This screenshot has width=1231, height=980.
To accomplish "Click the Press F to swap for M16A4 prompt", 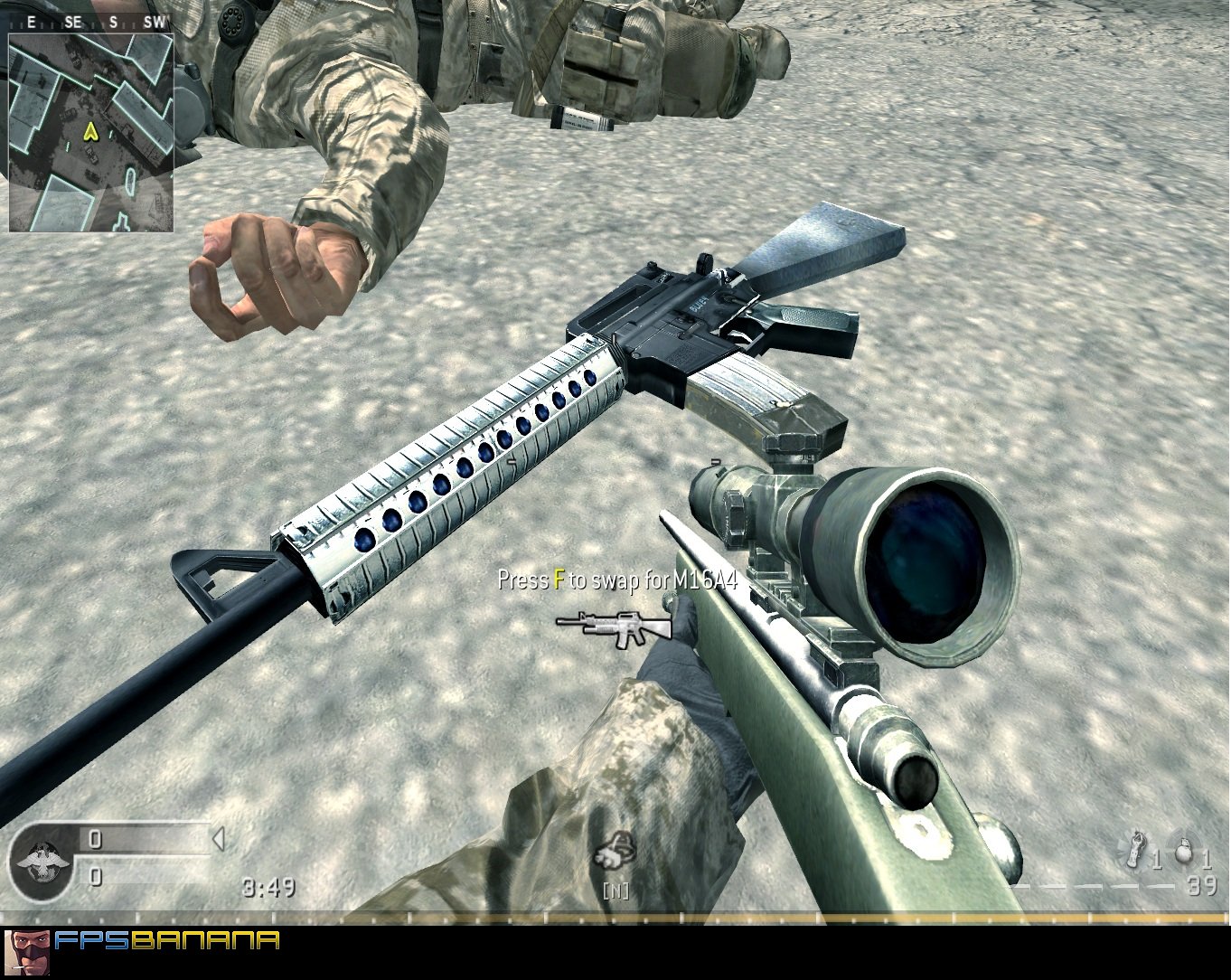I will (x=619, y=580).
